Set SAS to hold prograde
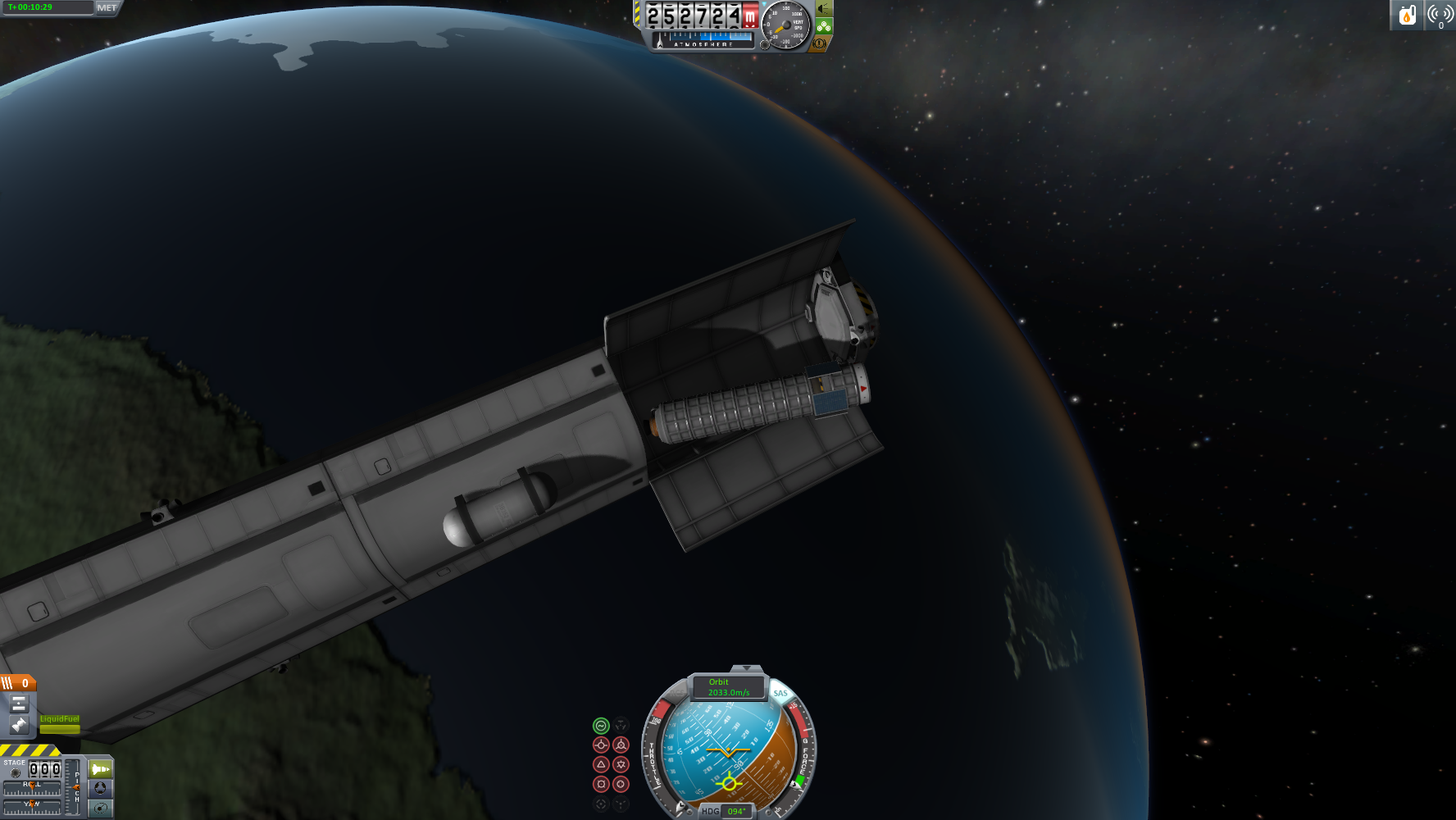The width and height of the screenshot is (1456, 820). click(601, 745)
